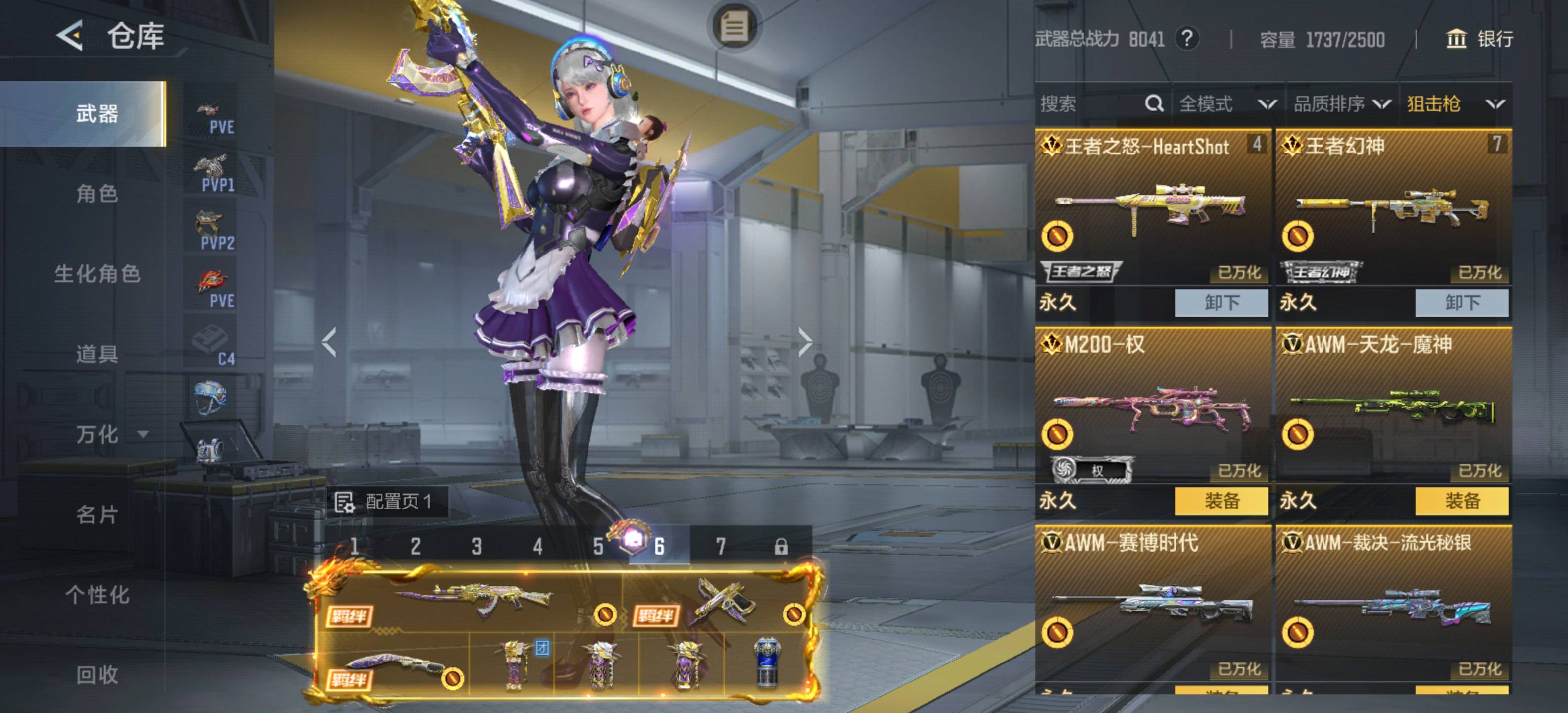Equip the M200-权 sniper rifle
This screenshot has width=1568, height=713.
click(x=1221, y=501)
